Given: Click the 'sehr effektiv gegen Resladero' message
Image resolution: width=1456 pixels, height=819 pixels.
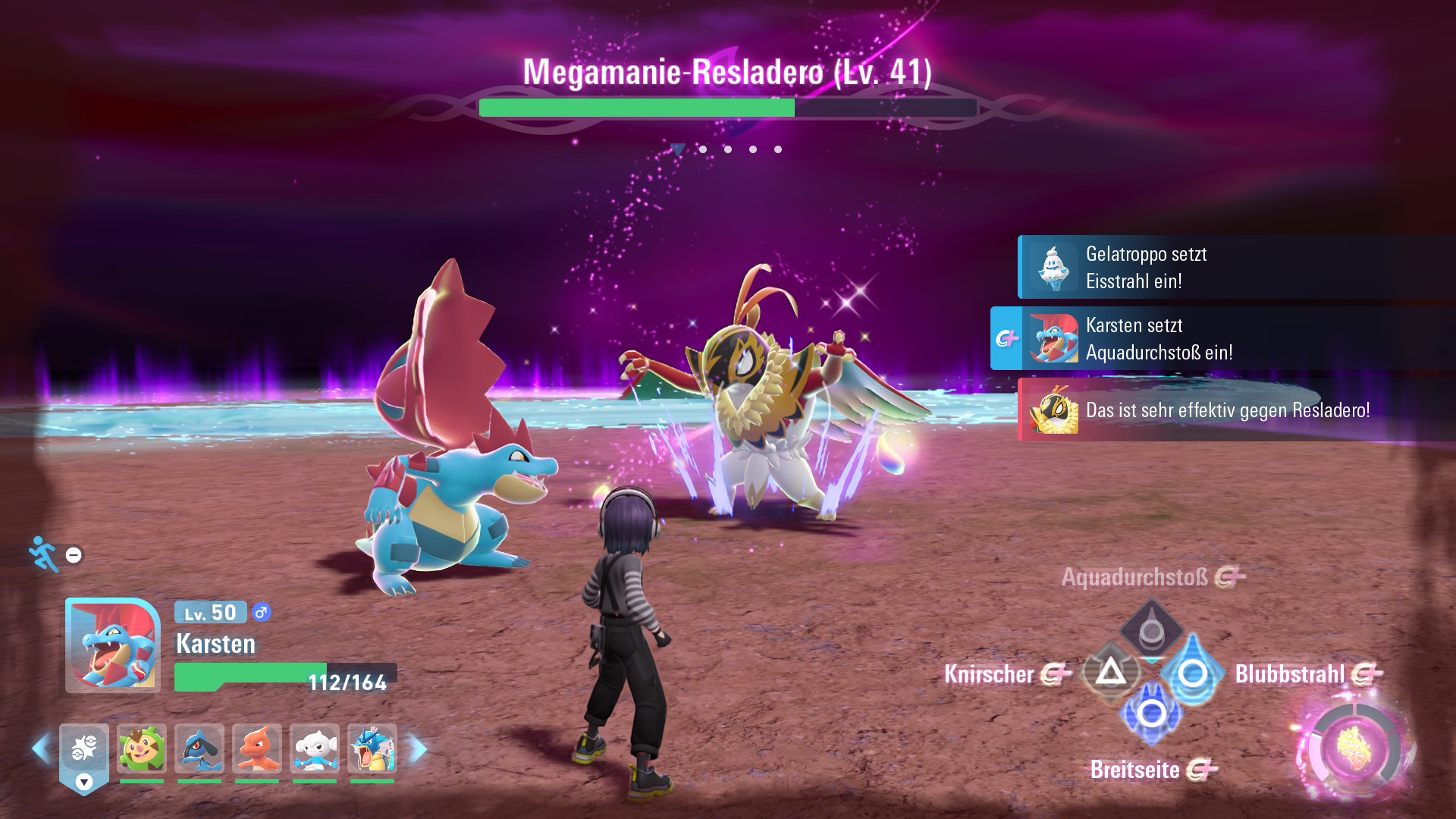Looking at the screenshot, I should (1236, 410).
